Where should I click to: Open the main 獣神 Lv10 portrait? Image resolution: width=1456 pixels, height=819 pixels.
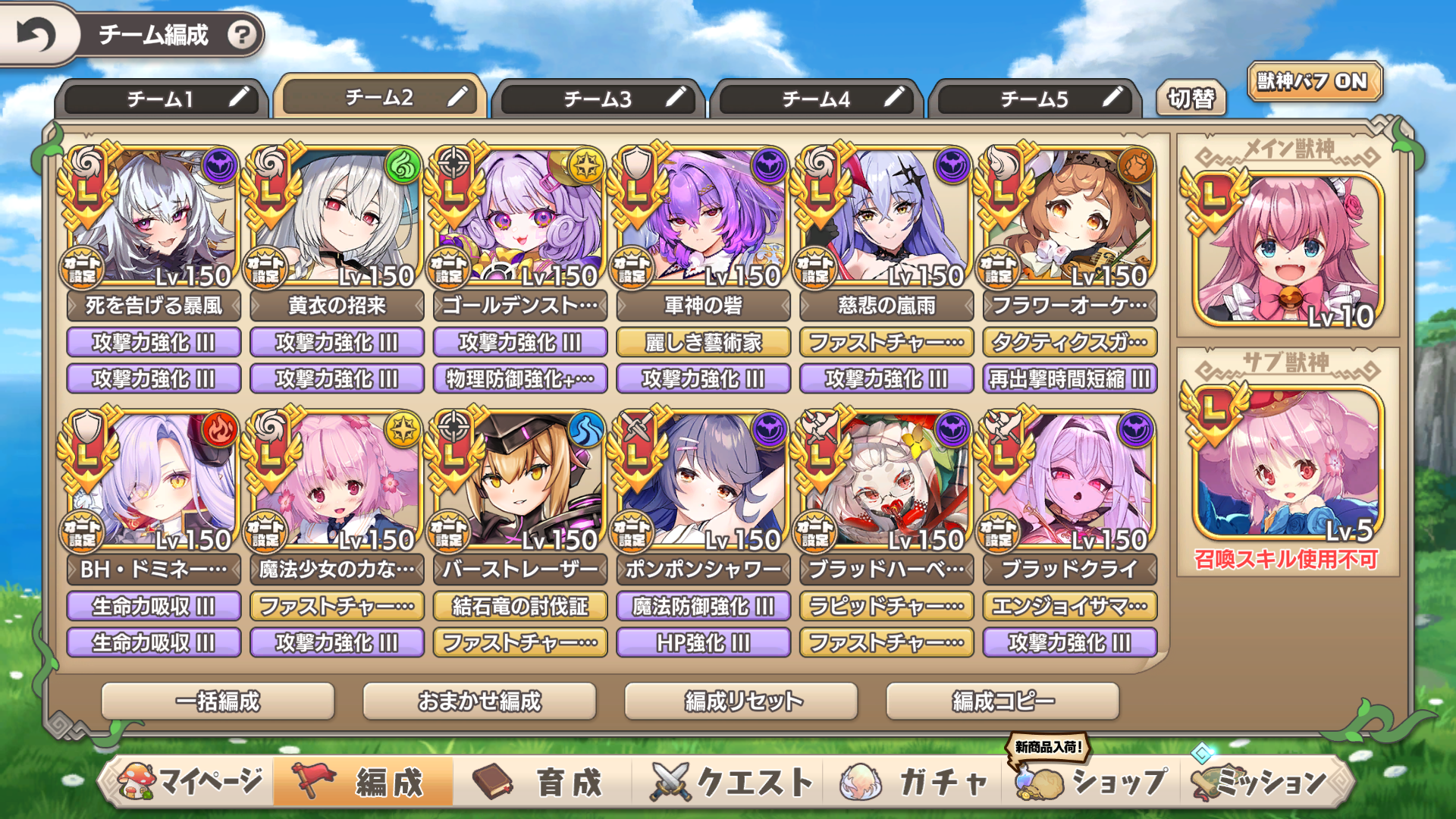tap(1288, 250)
